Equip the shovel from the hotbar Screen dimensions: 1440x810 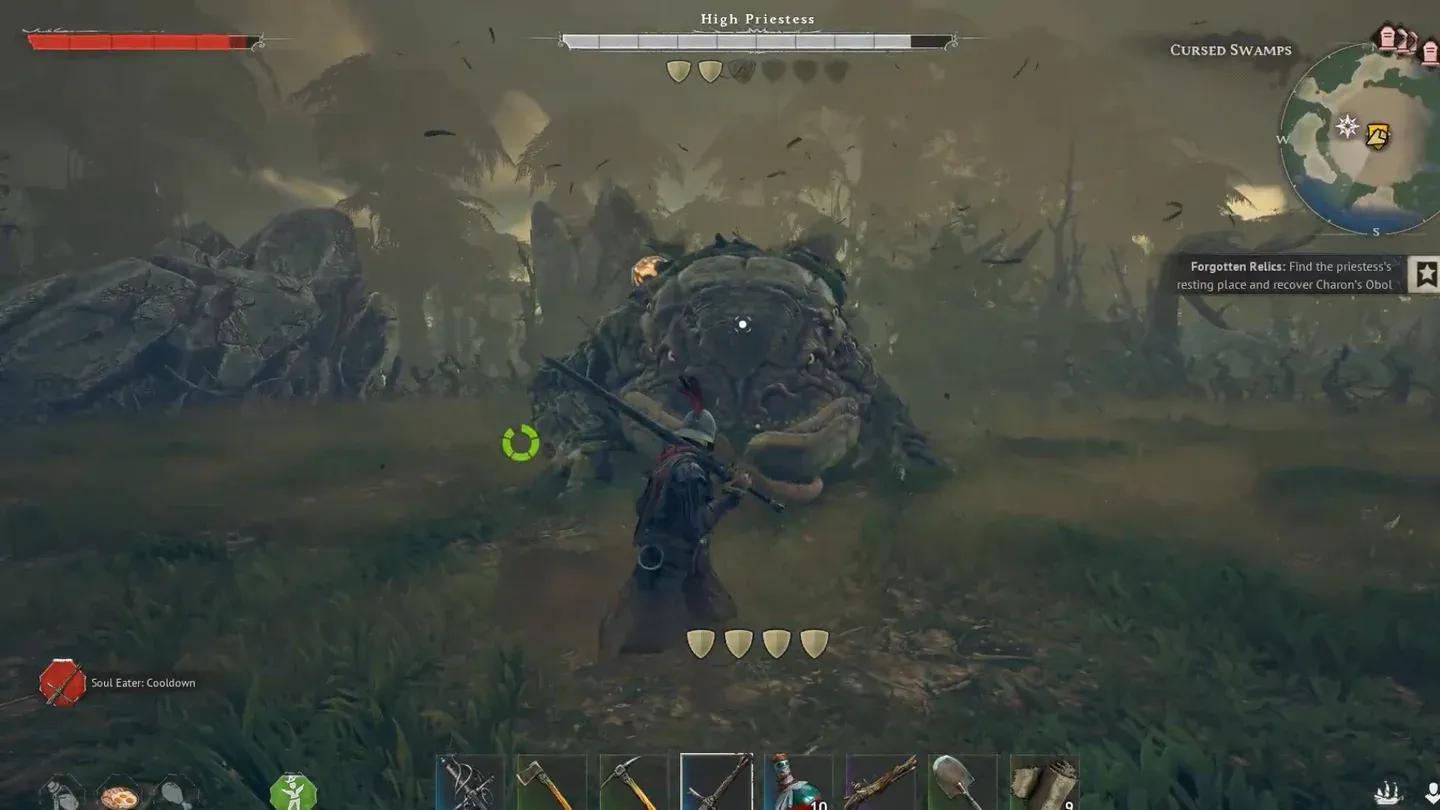pyautogui.click(x=962, y=783)
